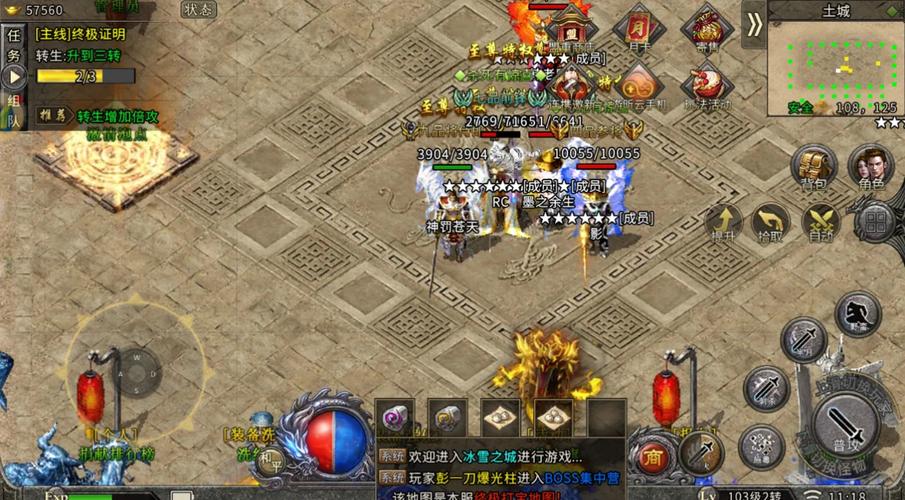Viewport: 905px width, 500px height.
Task: Tap the 提升 upgrade arrow button
Action: click(723, 221)
